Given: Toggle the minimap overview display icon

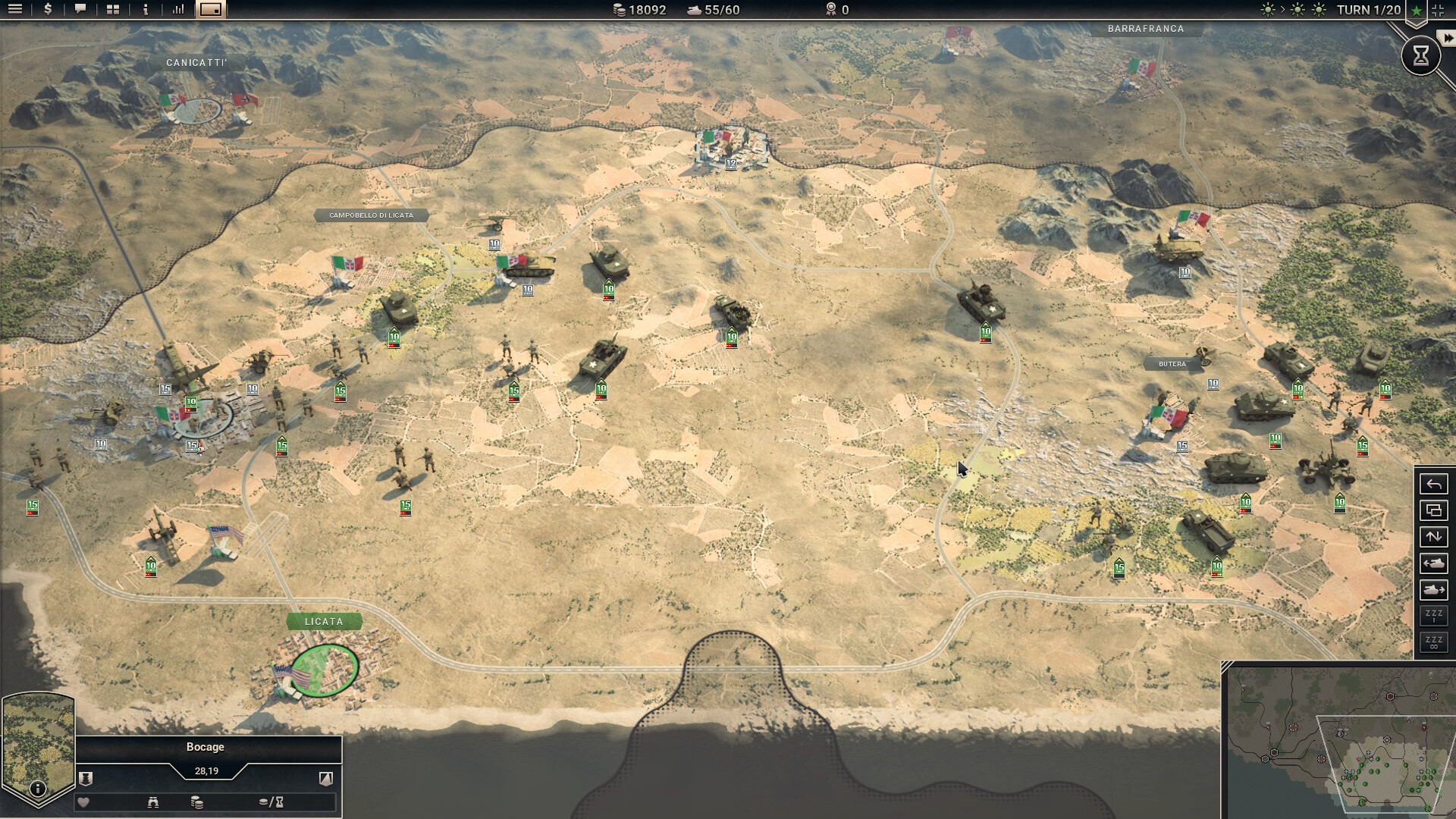Looking at the screenshot, I should pos(210,10).
